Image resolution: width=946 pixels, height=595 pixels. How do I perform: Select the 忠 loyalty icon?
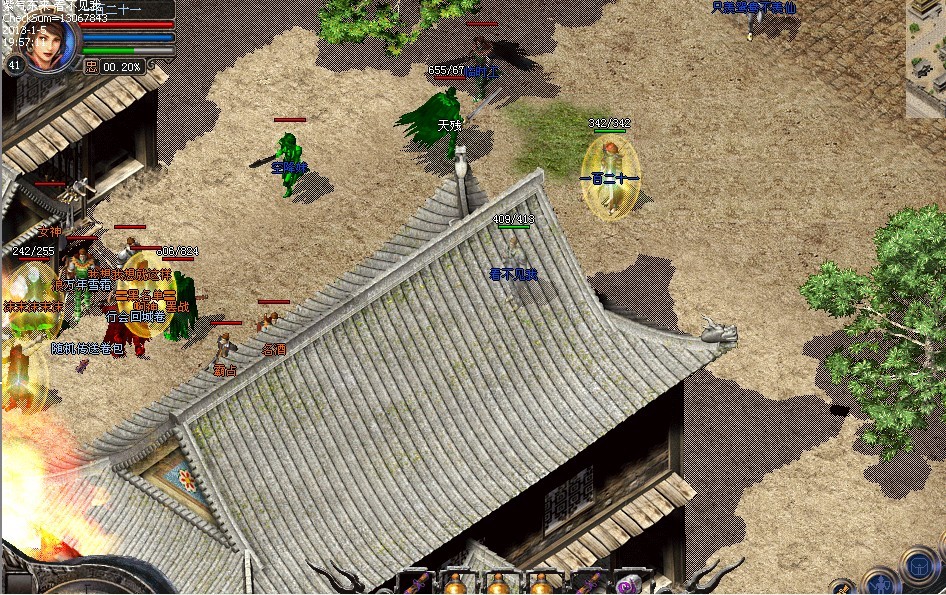[91, 66]
